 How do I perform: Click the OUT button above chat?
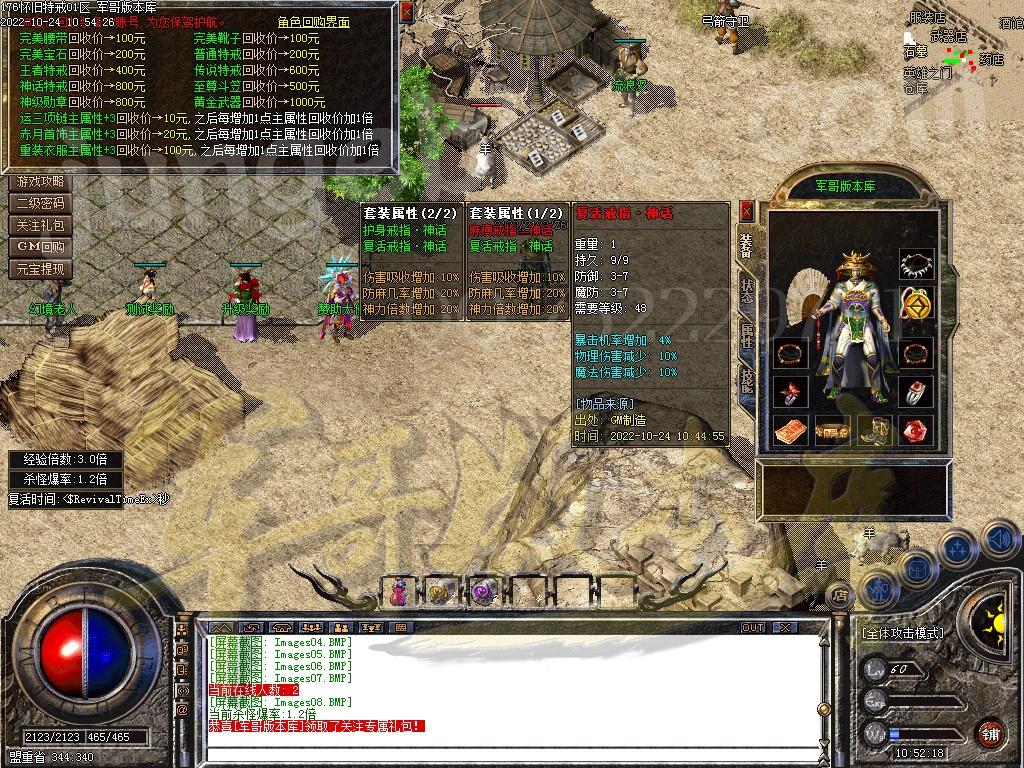pos(752,628)
